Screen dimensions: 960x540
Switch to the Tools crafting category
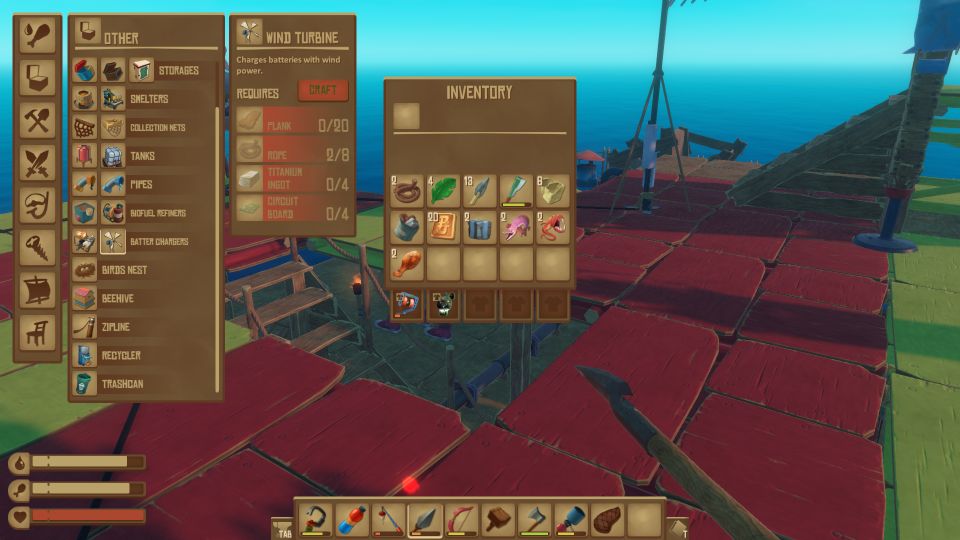[x=38, y=120]
